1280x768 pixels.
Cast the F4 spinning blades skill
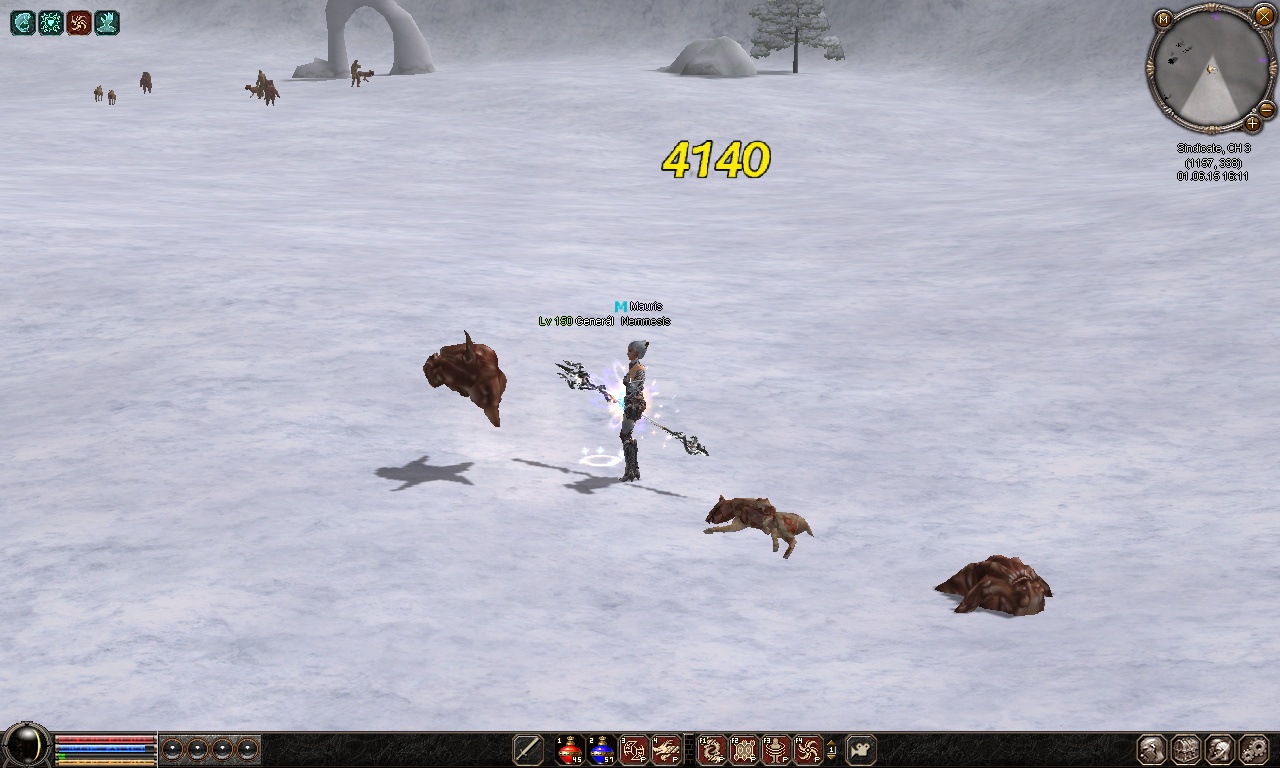coord(808,749)
